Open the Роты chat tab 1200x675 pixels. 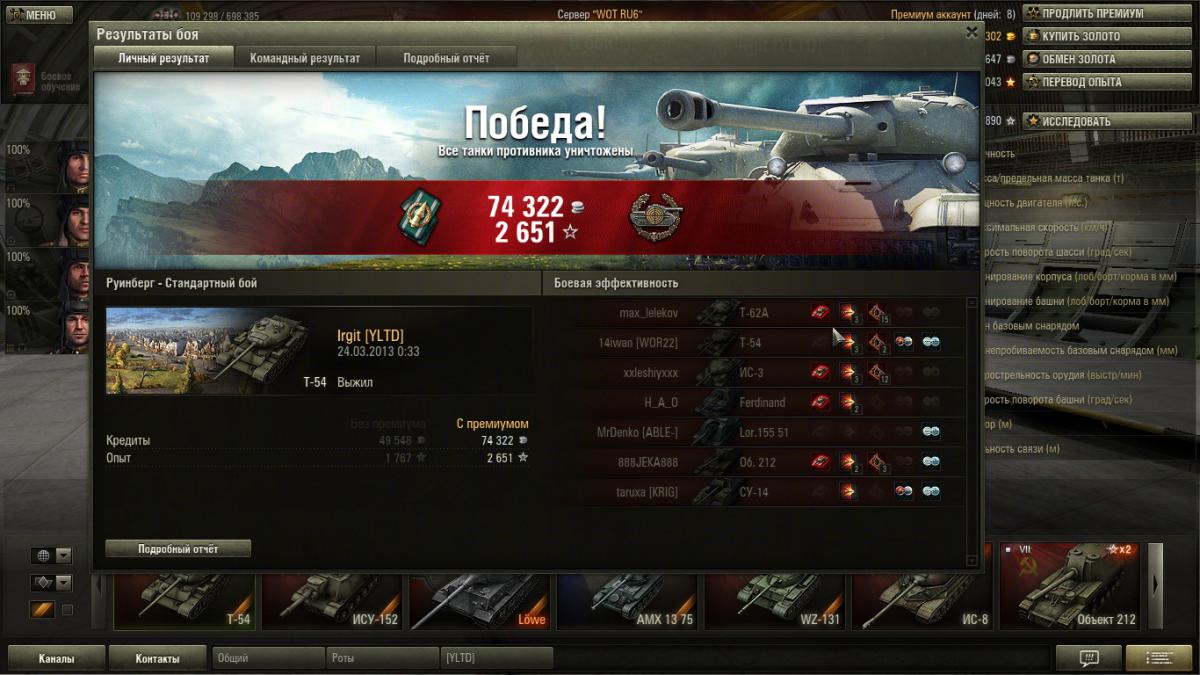[x=382, y=658]
